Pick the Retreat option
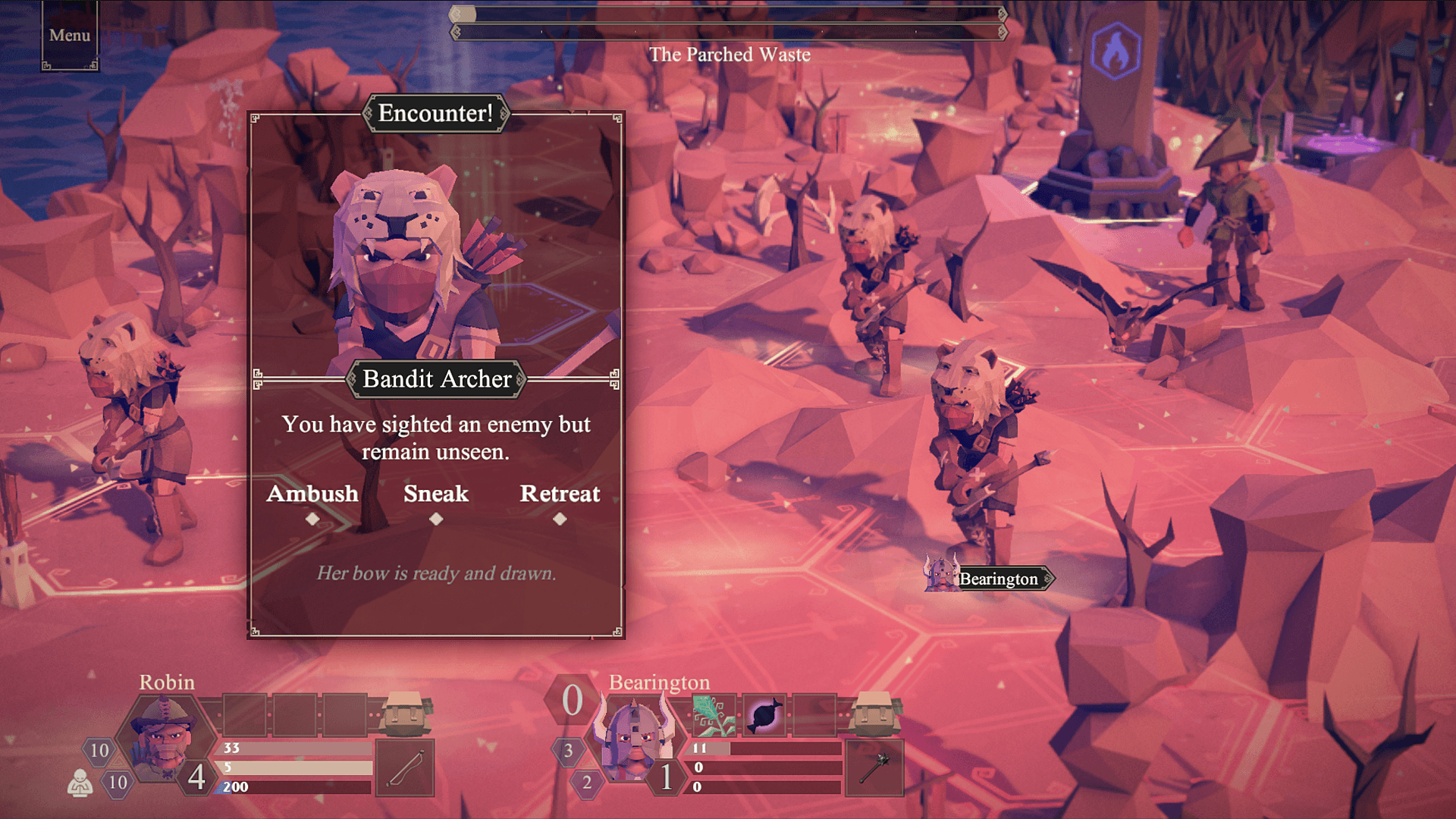 pyautogui.click(x=560, y=494)
